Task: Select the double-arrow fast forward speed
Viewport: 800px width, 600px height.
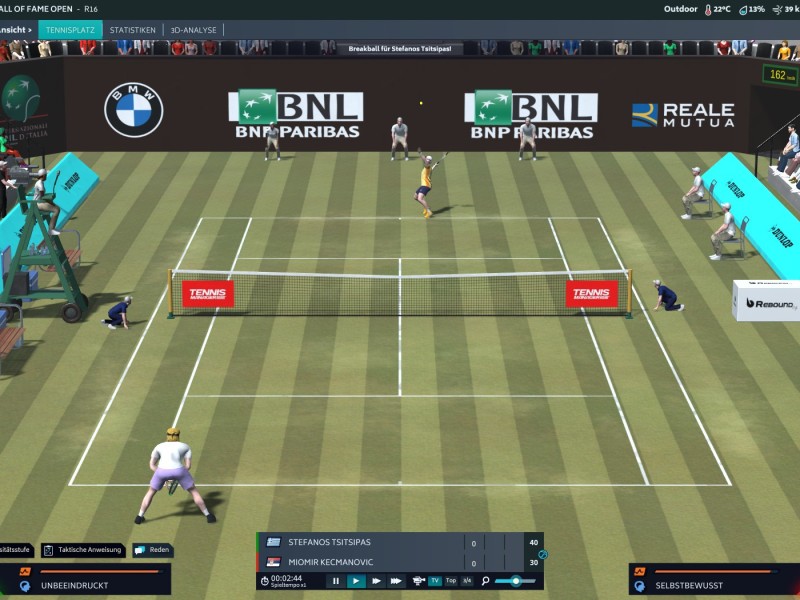Action: (376, 580)
